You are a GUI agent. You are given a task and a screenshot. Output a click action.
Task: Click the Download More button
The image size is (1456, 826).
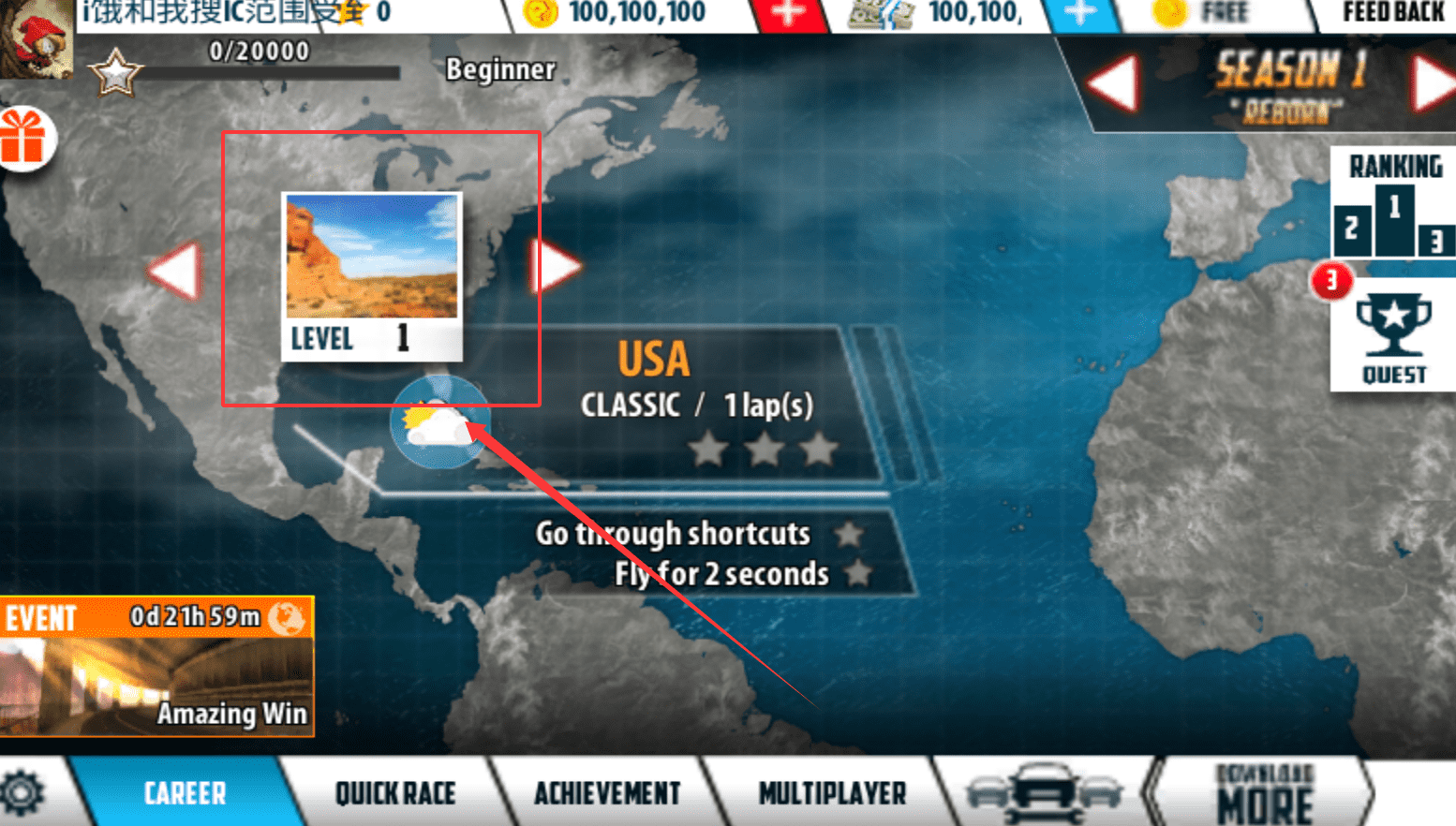point(1264,794)
